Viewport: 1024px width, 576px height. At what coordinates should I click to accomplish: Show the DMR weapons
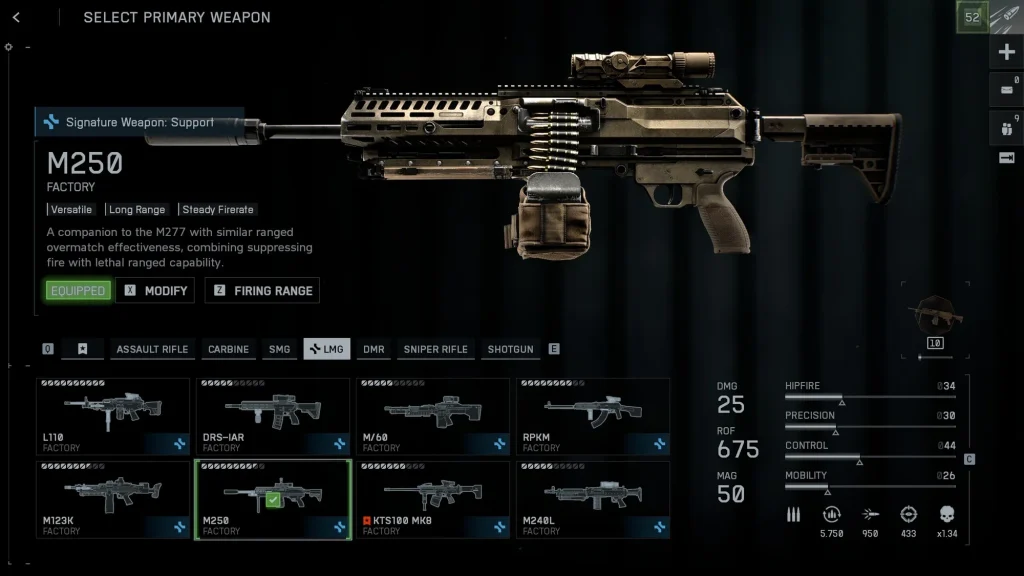(x=374, y=349)
